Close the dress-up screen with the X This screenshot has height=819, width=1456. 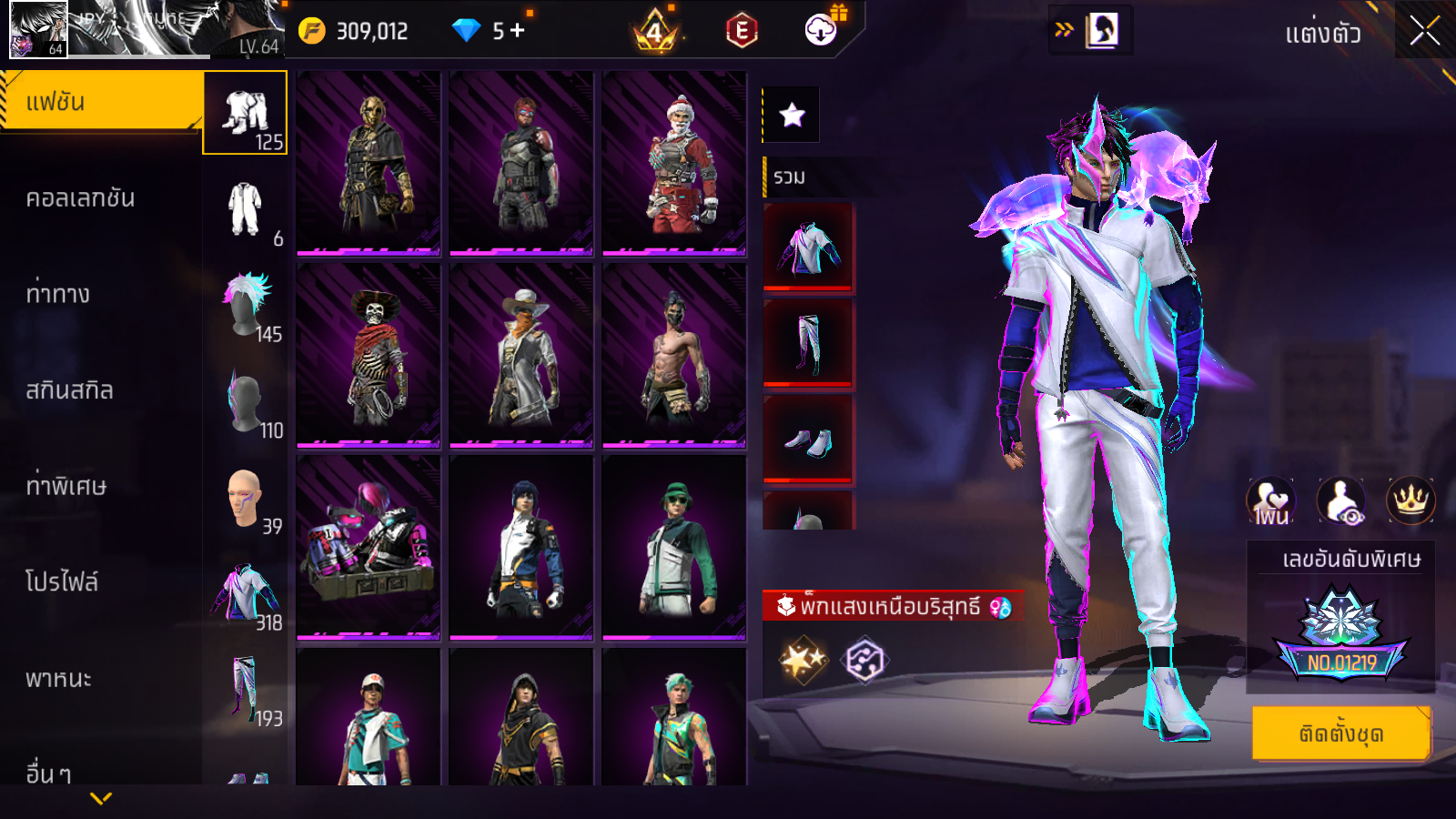click(1424, 32)
